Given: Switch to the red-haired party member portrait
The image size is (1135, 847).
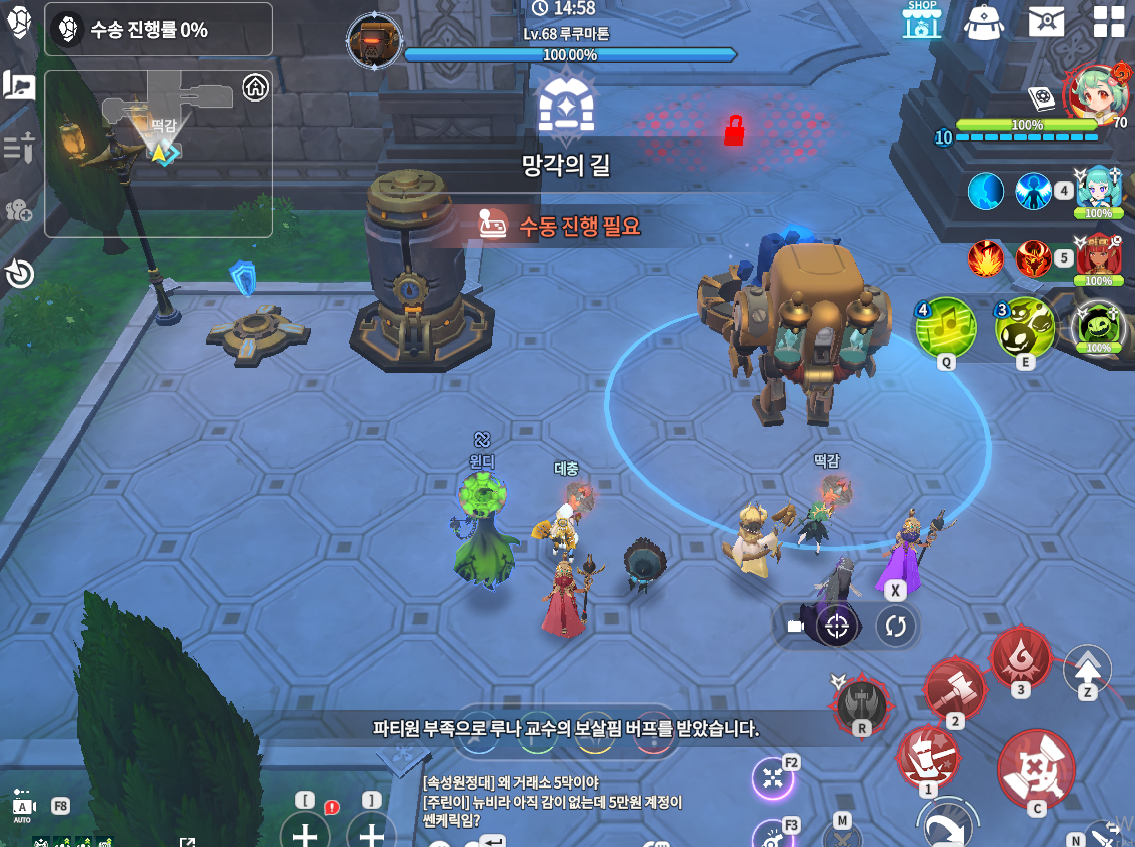Looking at the screenshot, I should click(1098, 258).
